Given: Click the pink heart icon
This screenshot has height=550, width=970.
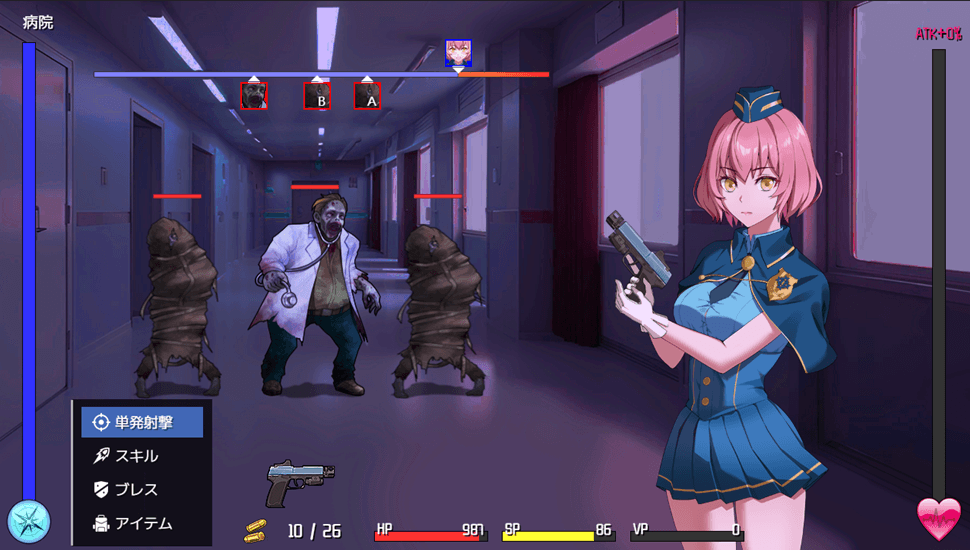Looking at the screenshot, I should 938,519.
